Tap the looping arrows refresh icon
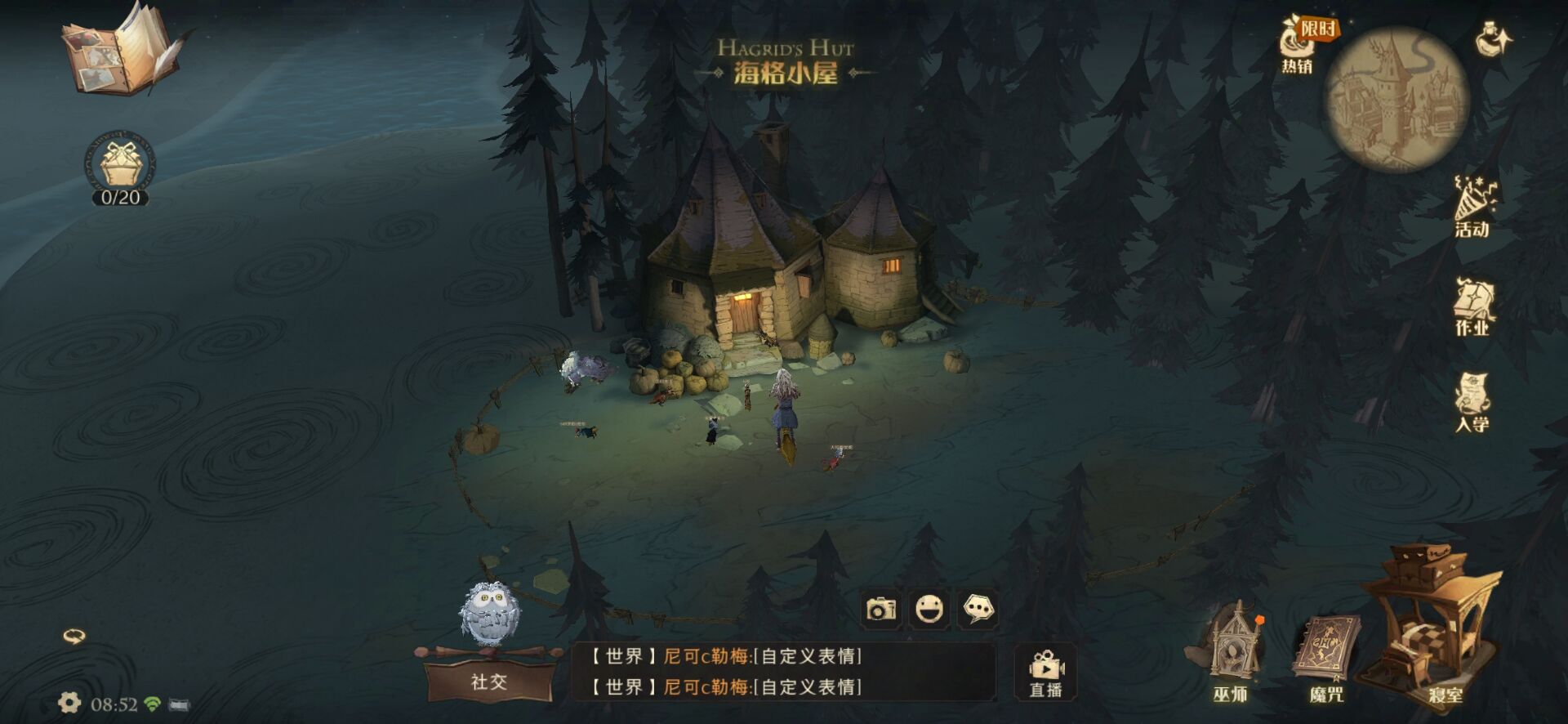Image resolution: width=1568 pixels, height=724 pixels. click(74, 636)
